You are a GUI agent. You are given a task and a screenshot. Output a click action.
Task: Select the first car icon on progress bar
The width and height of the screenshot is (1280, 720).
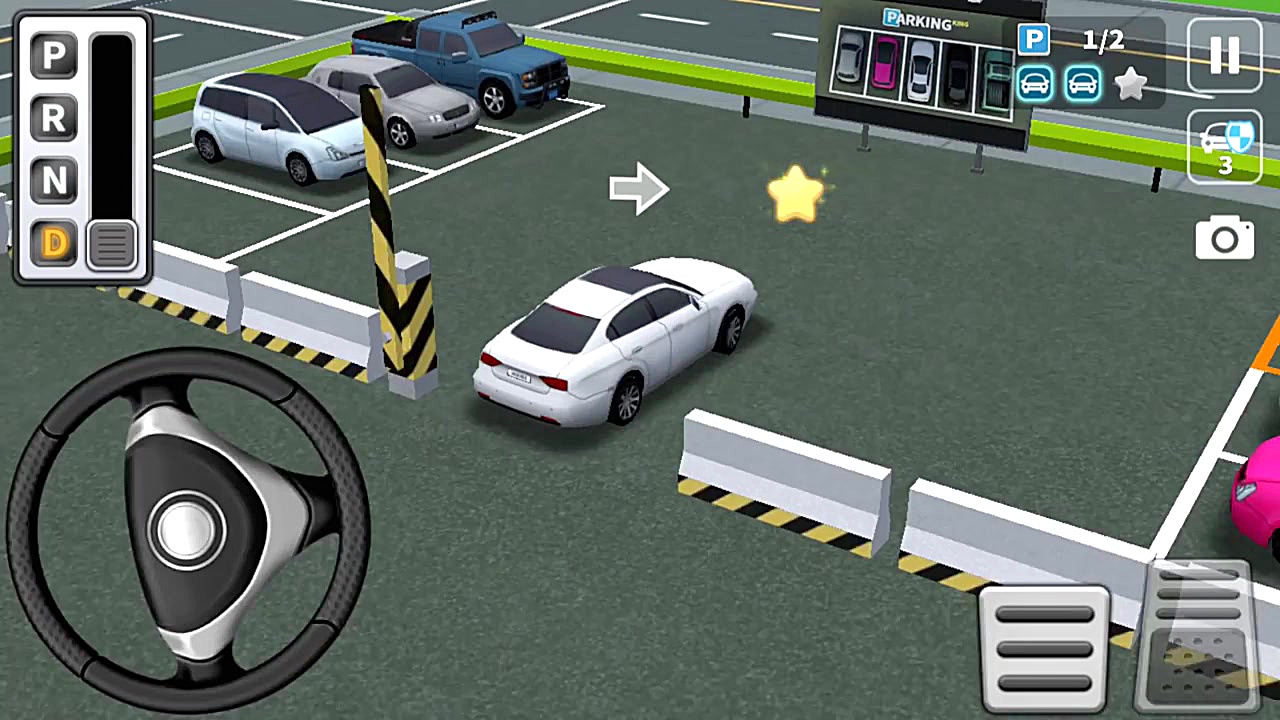[1035, 84]
